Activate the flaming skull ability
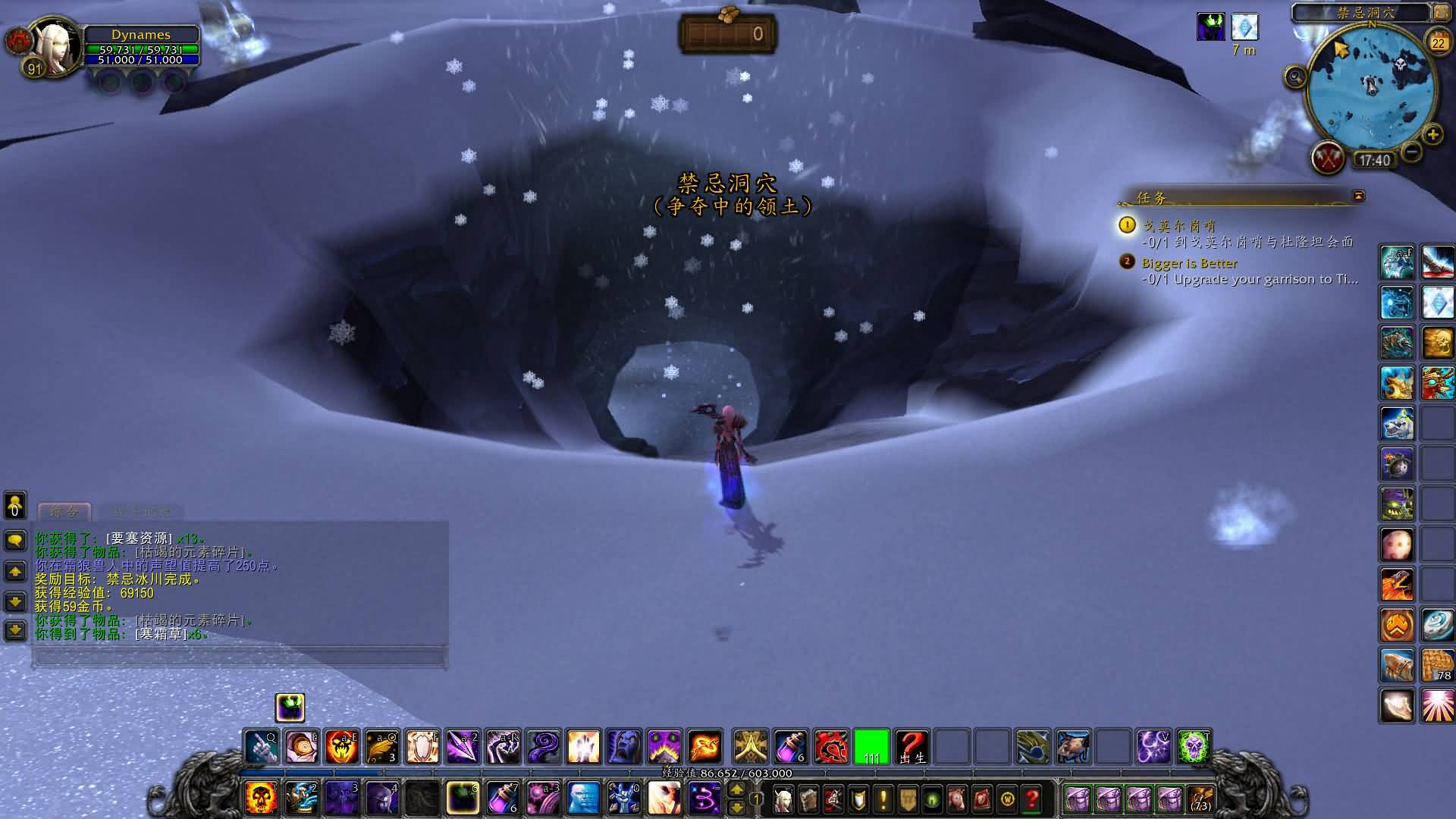 (262, 799)
